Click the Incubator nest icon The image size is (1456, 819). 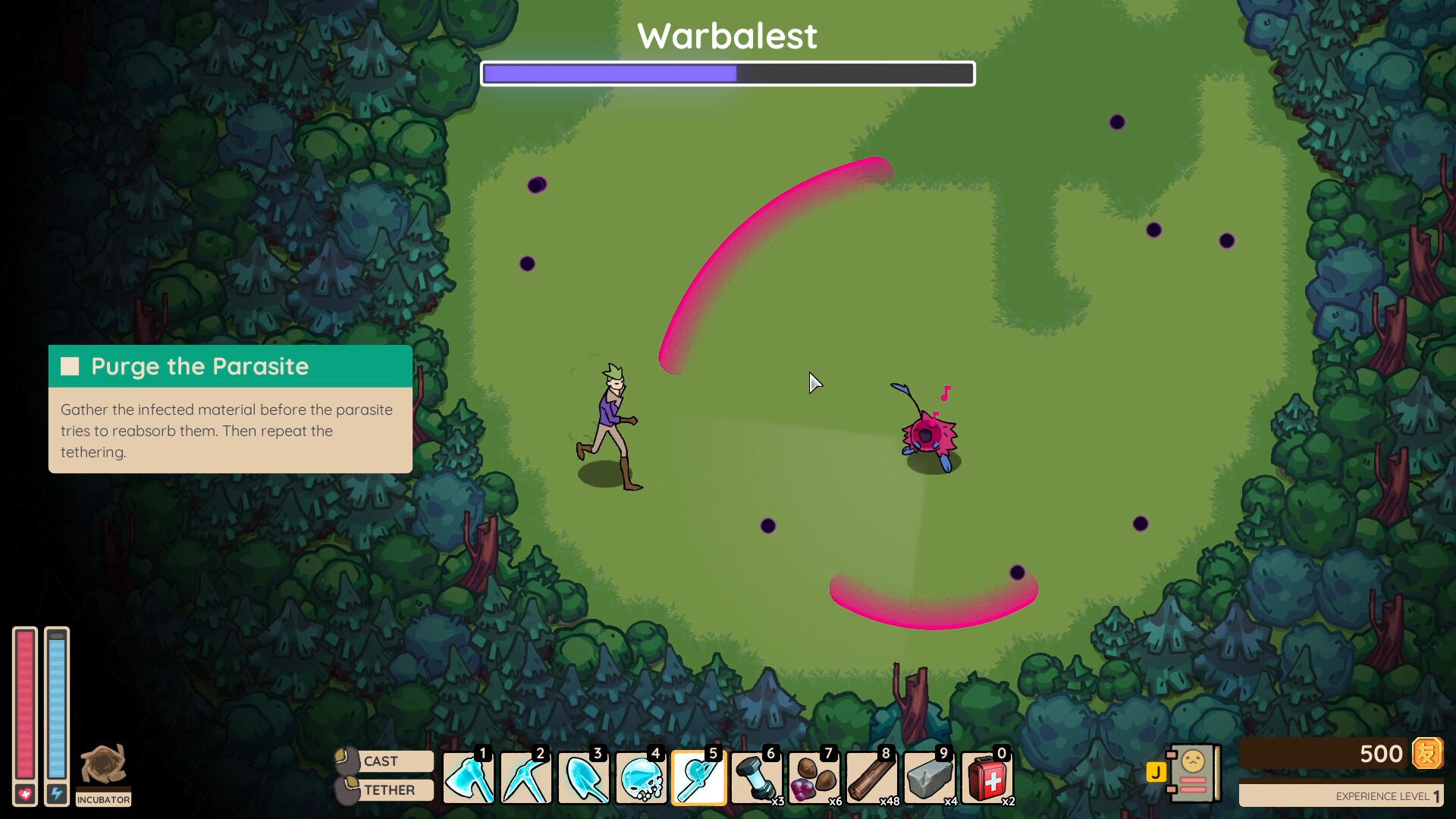104,766
